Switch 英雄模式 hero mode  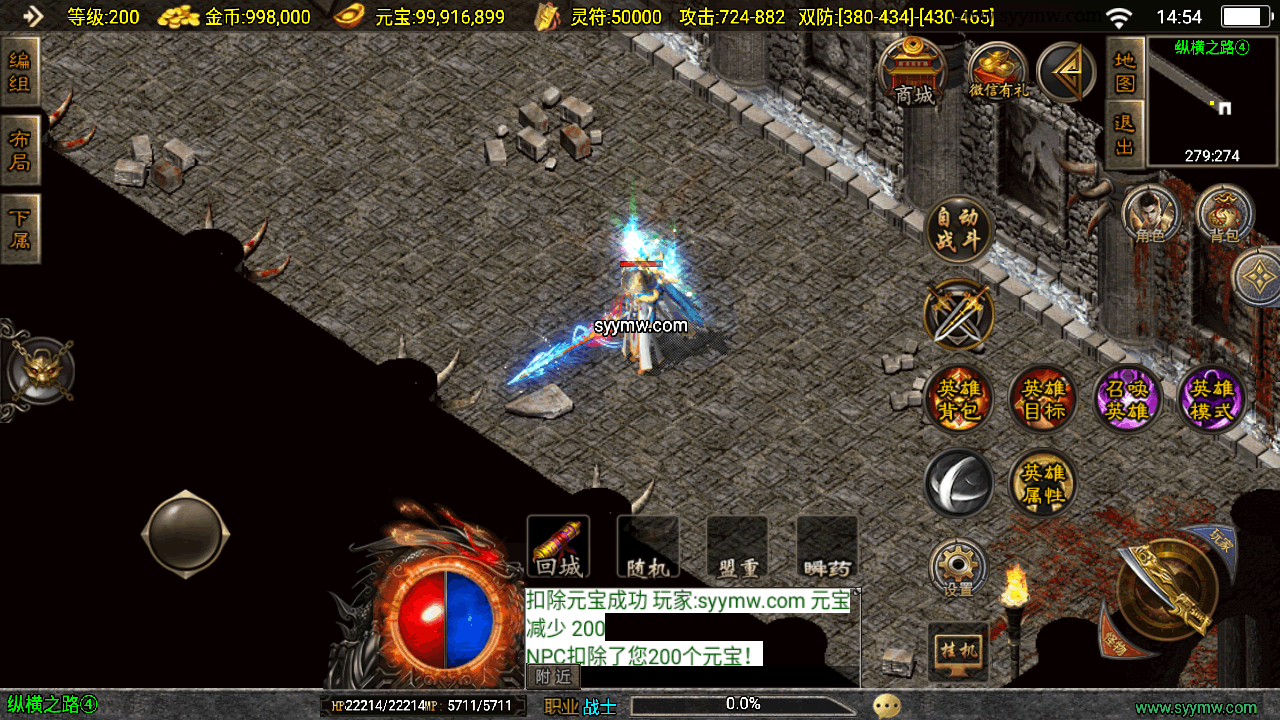(x=1212, y=399)
